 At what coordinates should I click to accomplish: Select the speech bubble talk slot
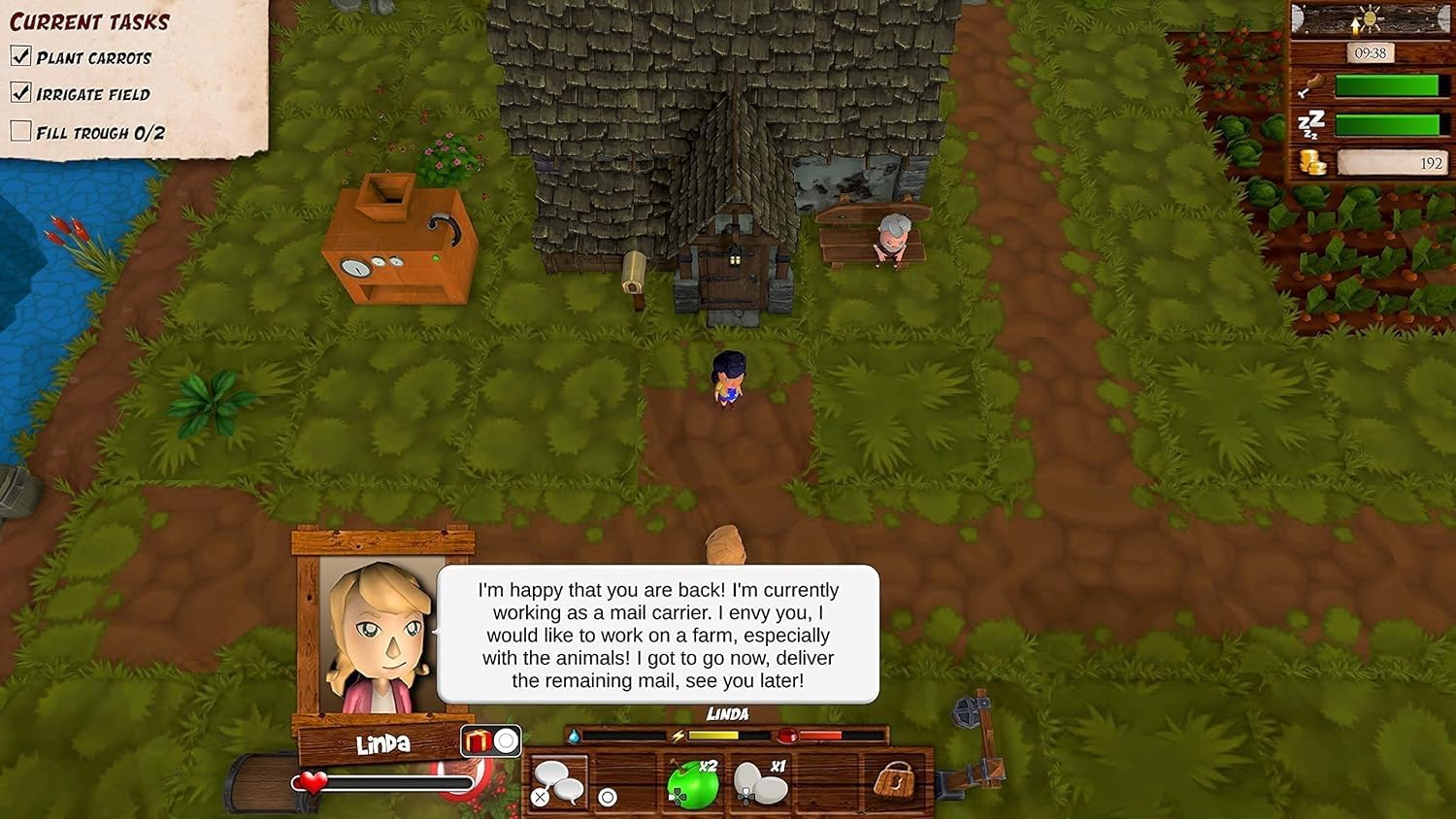pyautogui.click(x=558, y=782)
